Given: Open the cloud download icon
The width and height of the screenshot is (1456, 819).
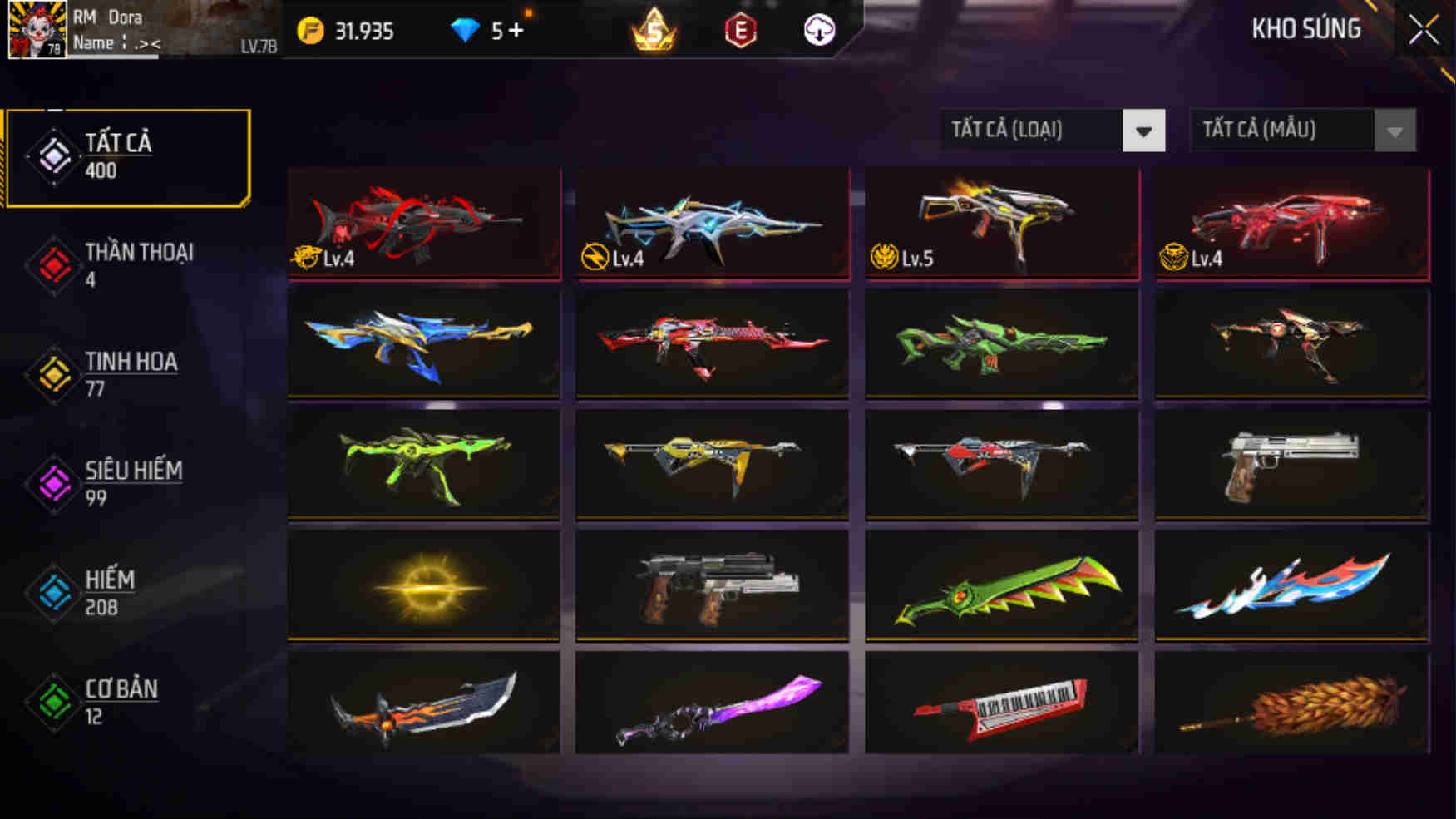Looking at the screenshot, I should point(818,30).
